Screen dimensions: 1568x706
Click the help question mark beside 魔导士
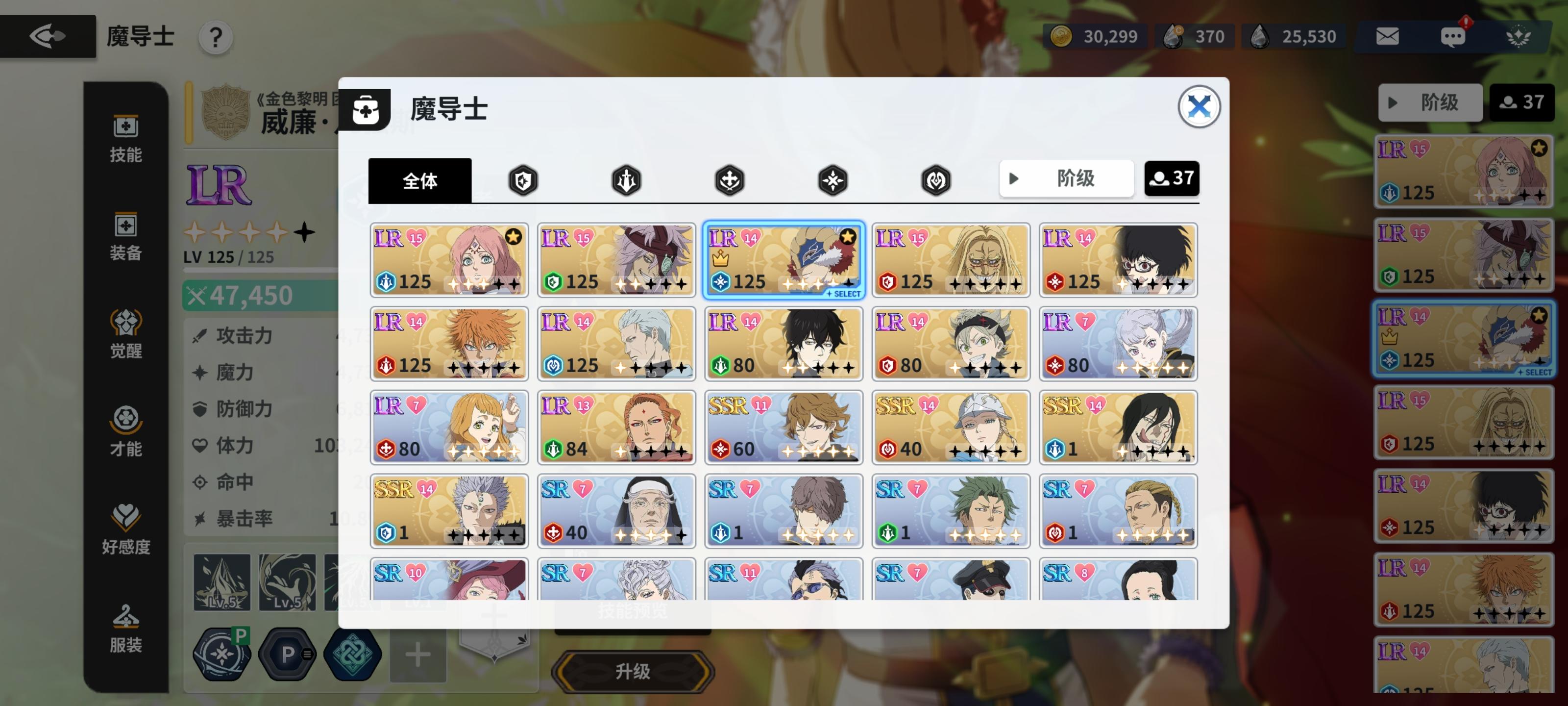click(x=214, y=38)
